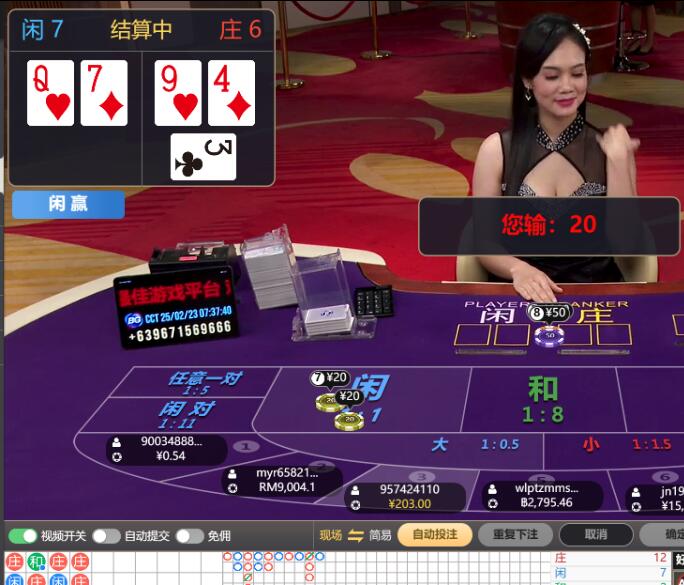
Task: Select player seat myr65821
Action: pos(284,480)
